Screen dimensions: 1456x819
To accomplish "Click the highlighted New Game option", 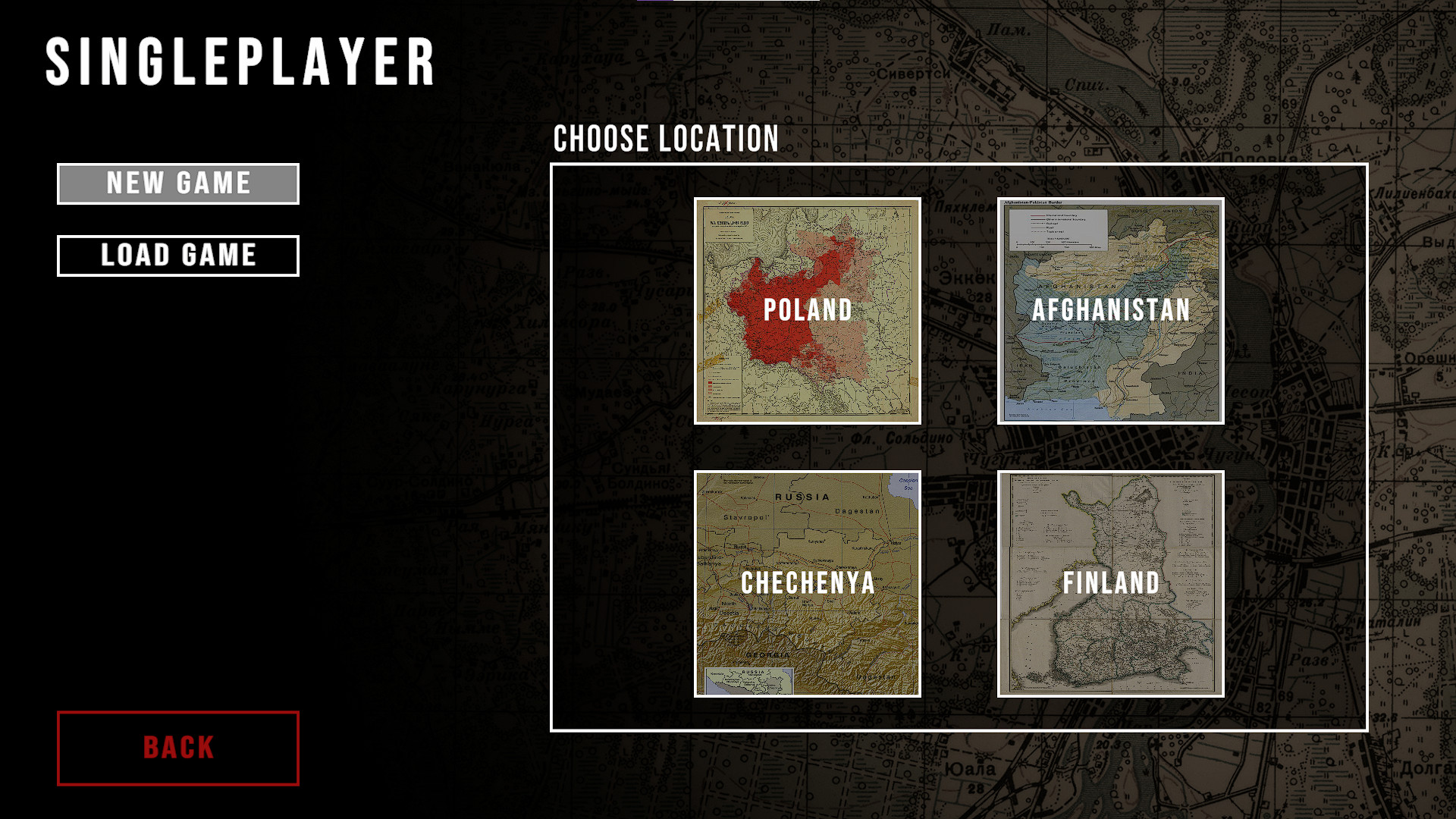I will click(x=177, y=183).
